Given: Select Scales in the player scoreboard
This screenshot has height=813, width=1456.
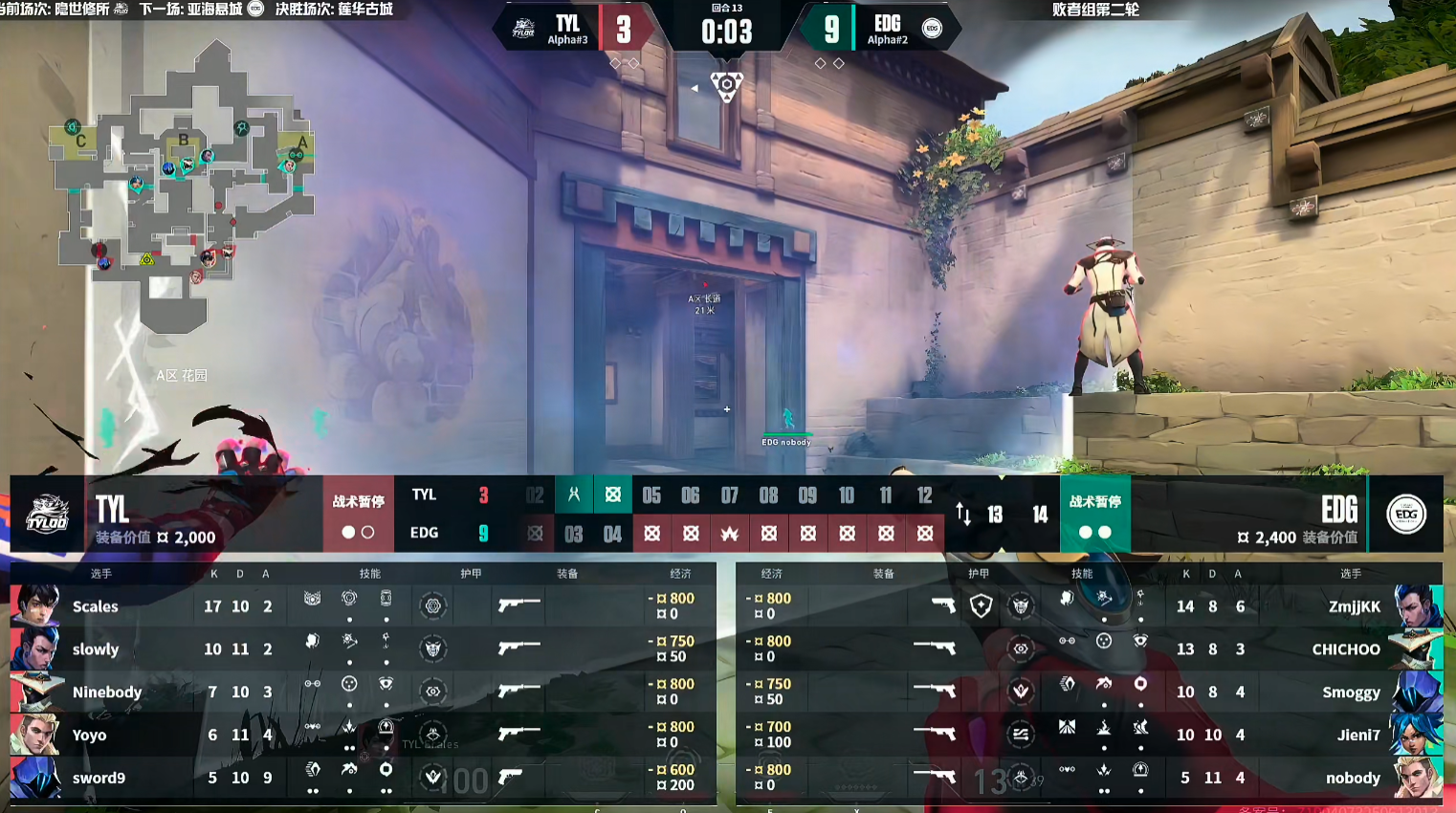Looking at the screenshot, I should click(96, 606).
